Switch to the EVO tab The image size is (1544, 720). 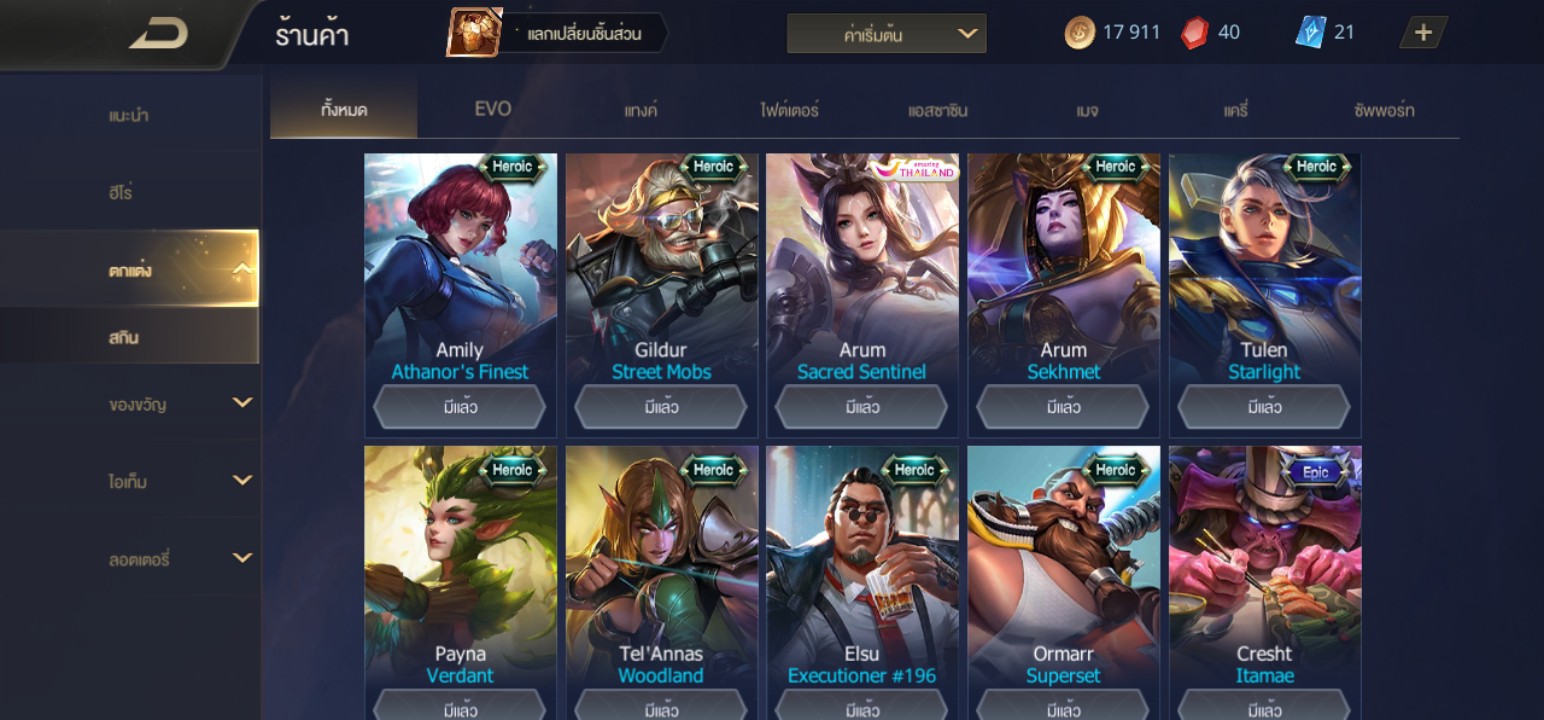click(492, 109)
